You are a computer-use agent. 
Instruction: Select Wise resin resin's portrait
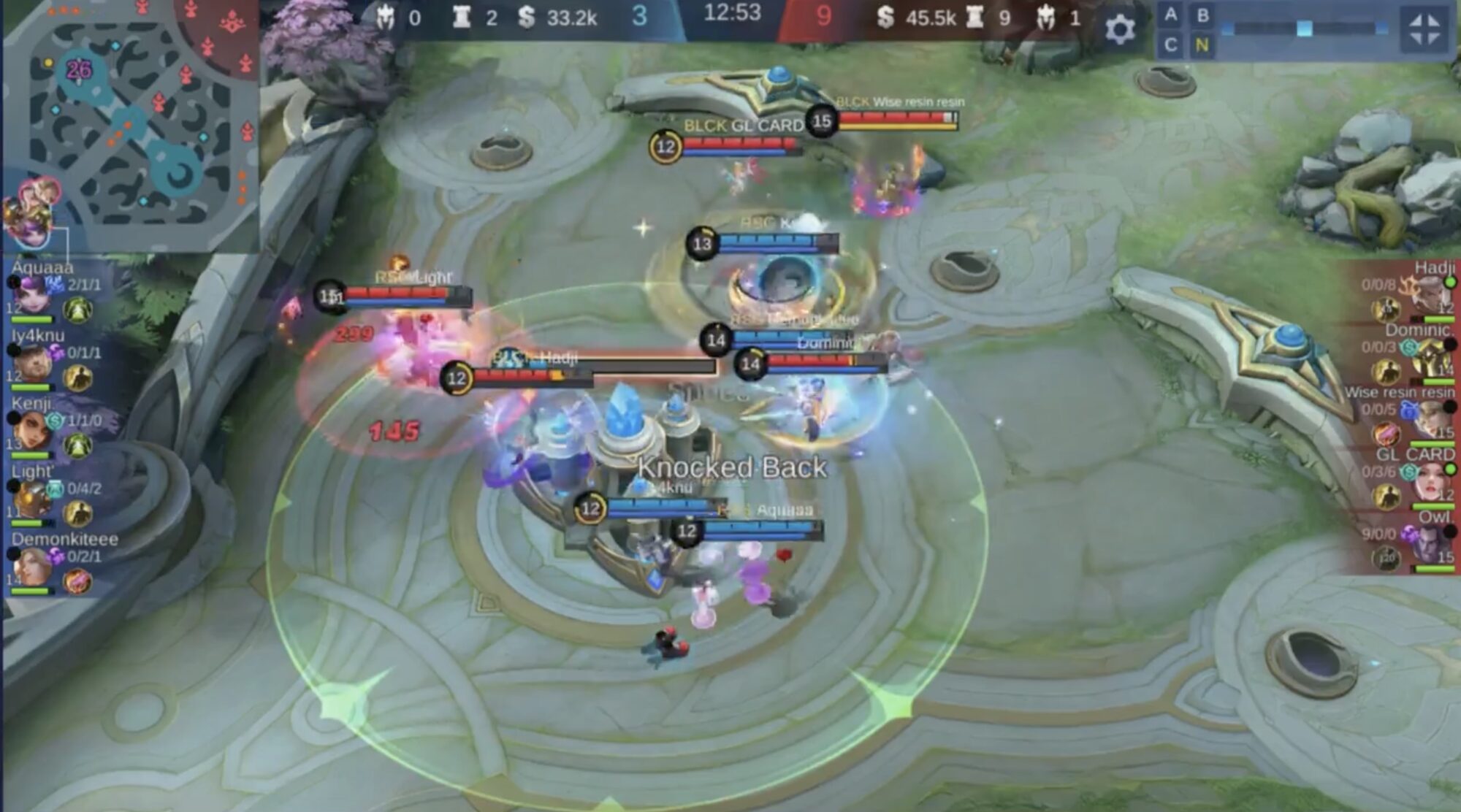click(1430, 420)
